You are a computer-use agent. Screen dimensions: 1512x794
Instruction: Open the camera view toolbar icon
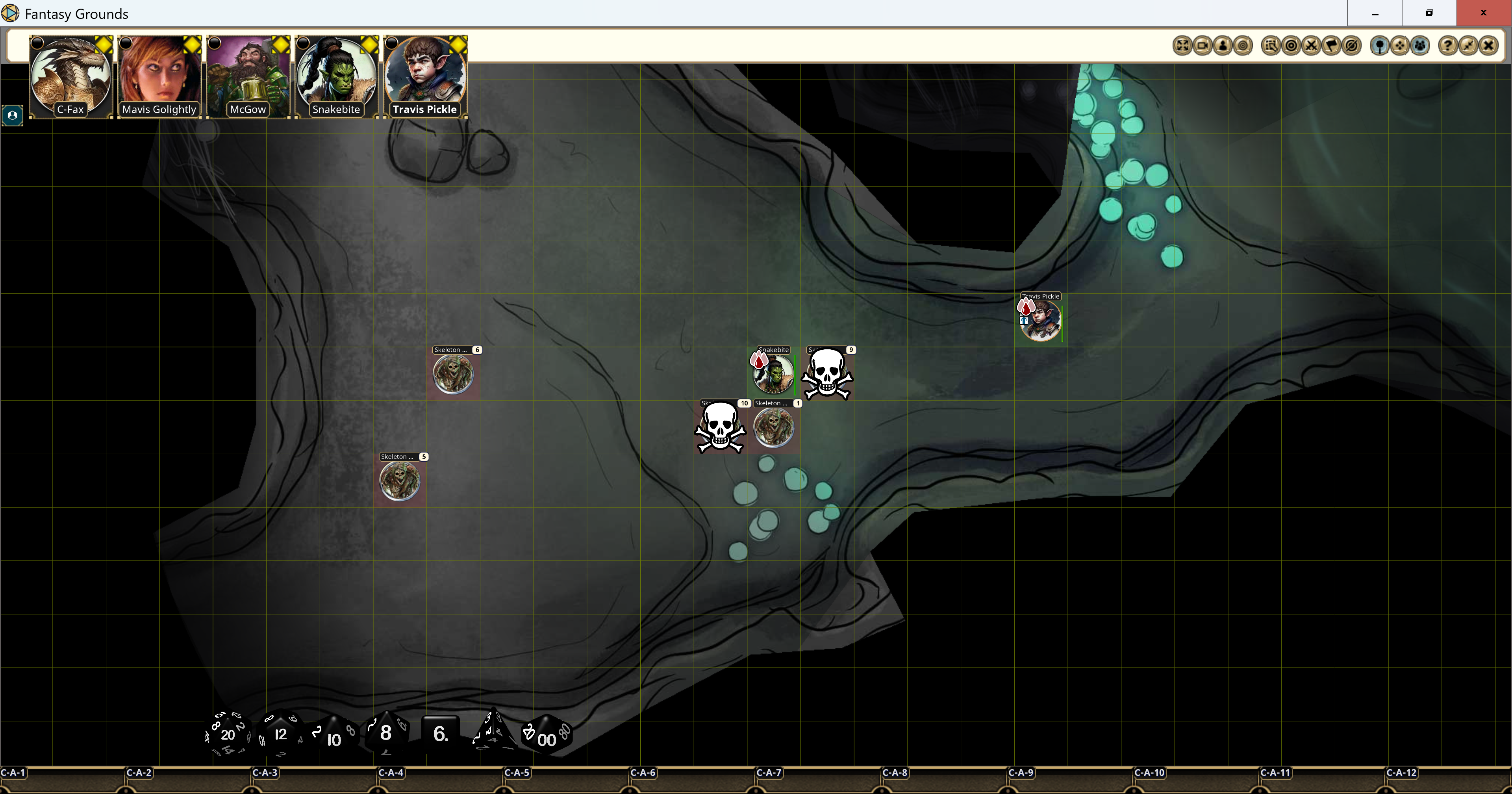pos(1203,45)
